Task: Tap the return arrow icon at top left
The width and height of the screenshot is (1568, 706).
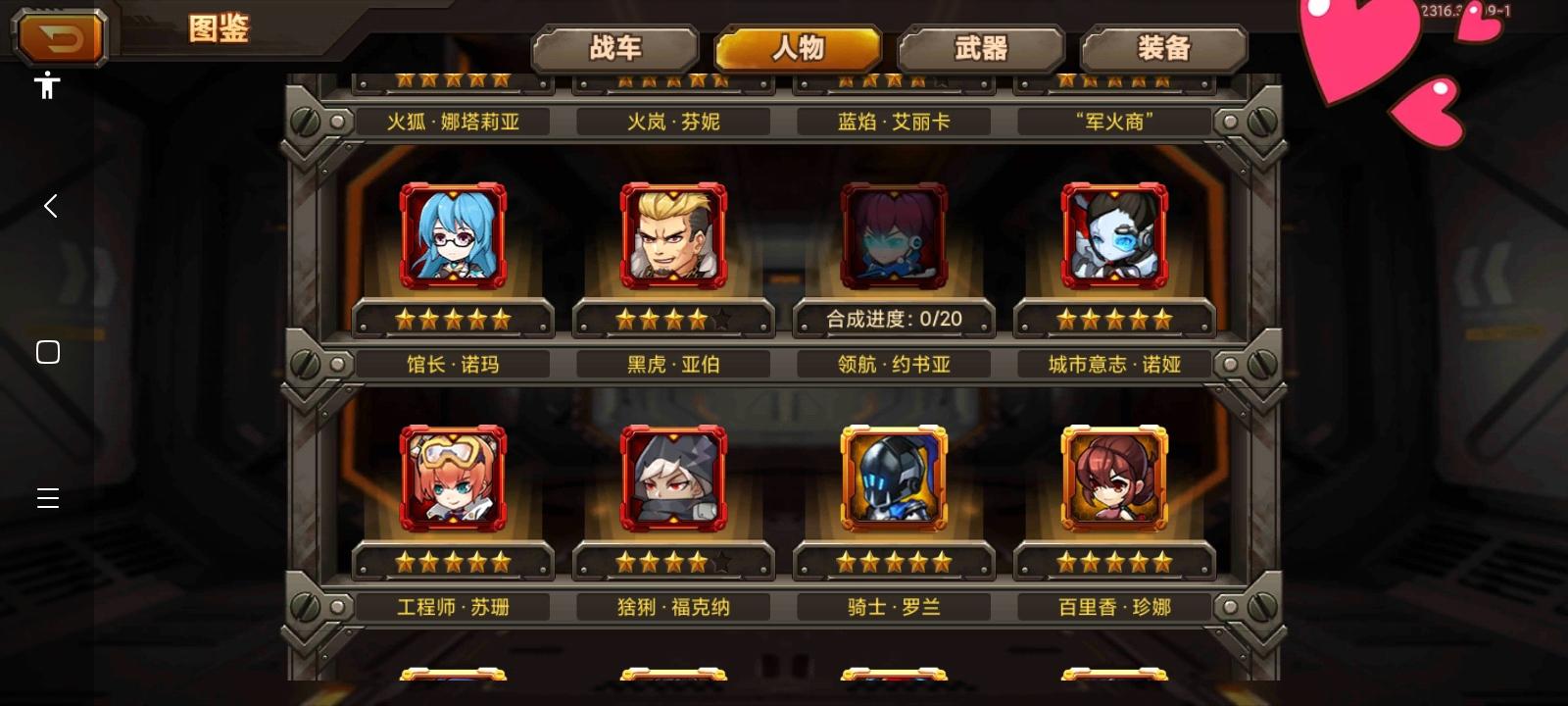Action: pyautogui.click(x=59, y=37)
